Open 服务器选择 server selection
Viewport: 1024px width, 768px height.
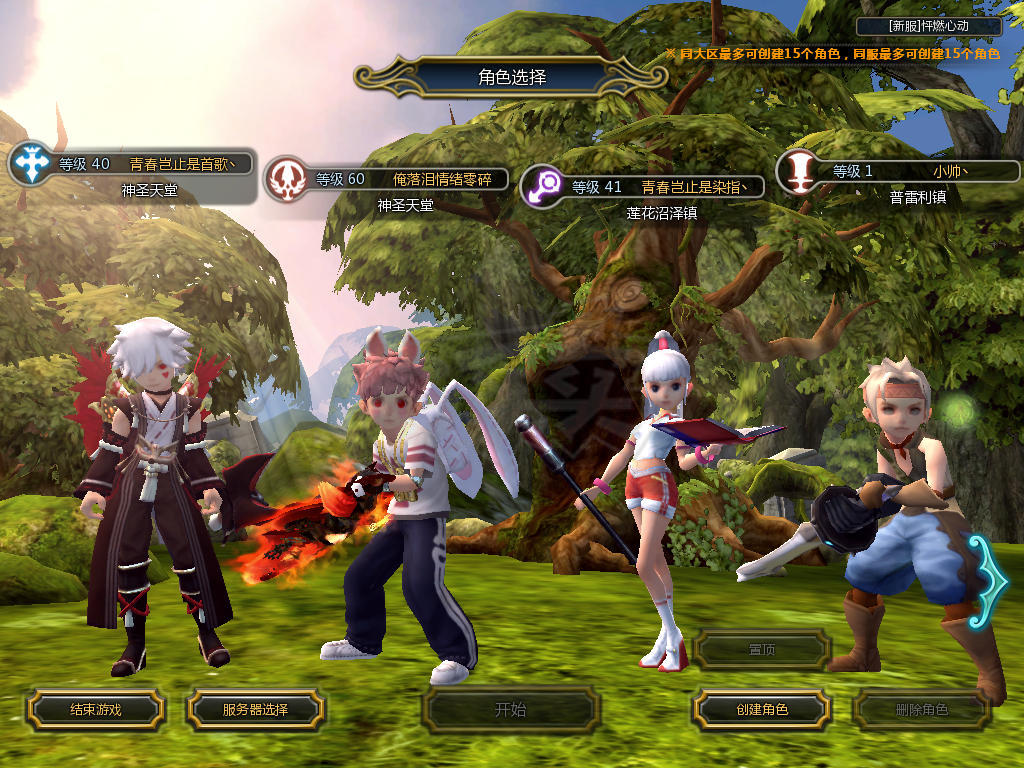pyautogui.click(x=255, y=710)
